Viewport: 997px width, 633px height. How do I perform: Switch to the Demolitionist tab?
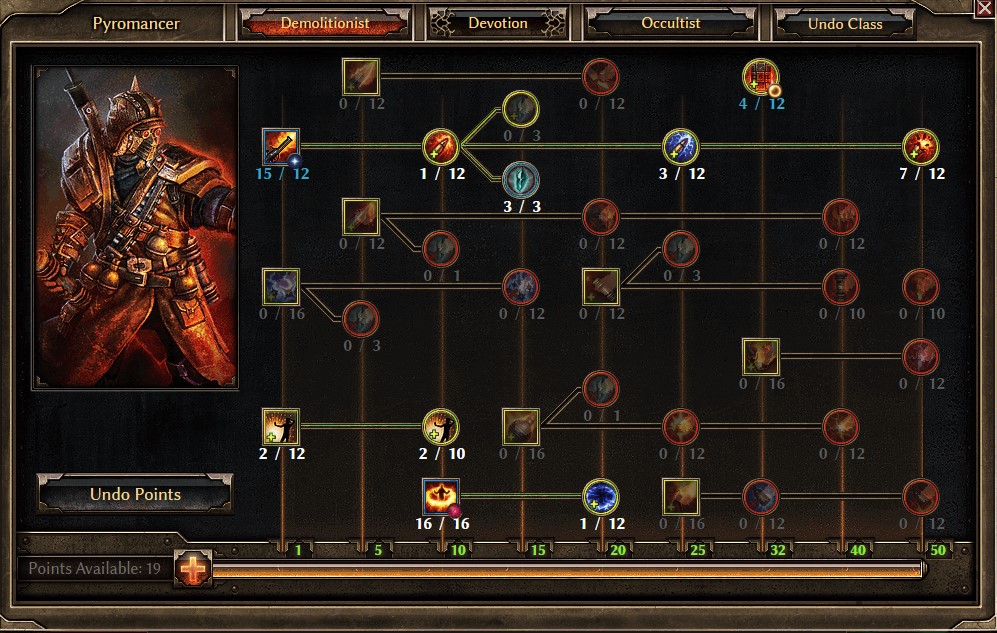point(325,23)
